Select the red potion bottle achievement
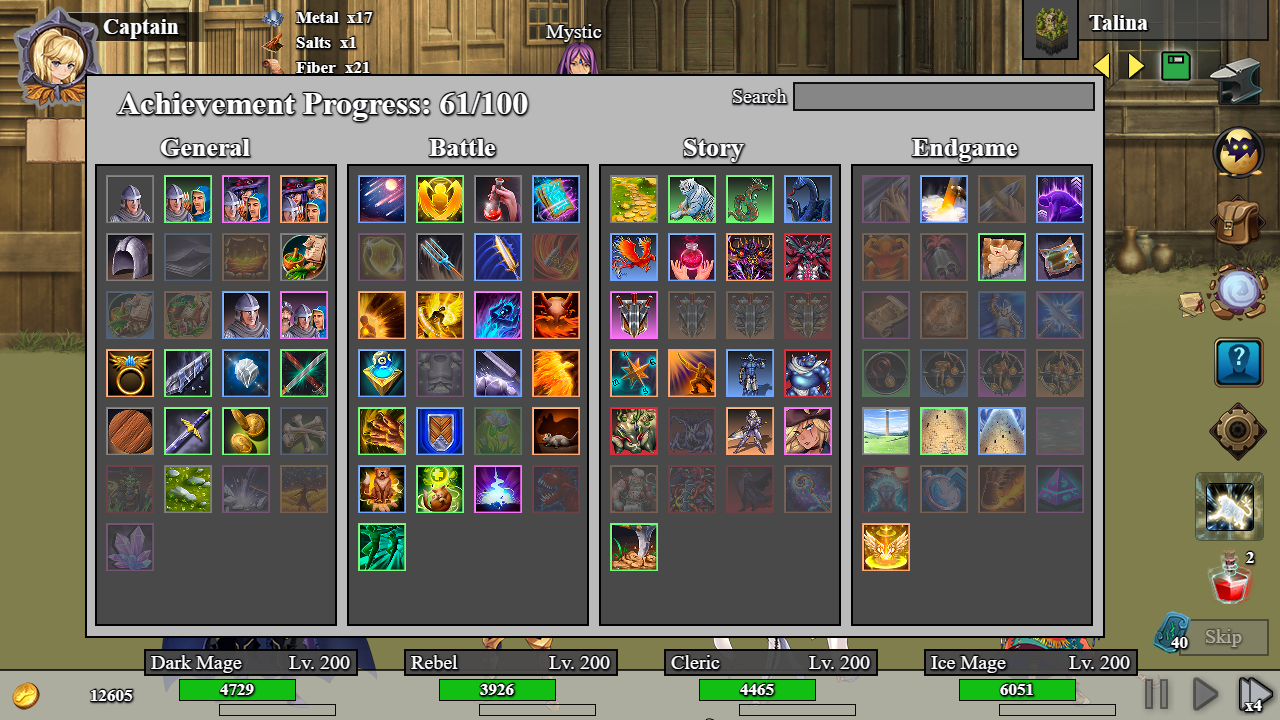The image size is (1280, 720). coord(498,199)
